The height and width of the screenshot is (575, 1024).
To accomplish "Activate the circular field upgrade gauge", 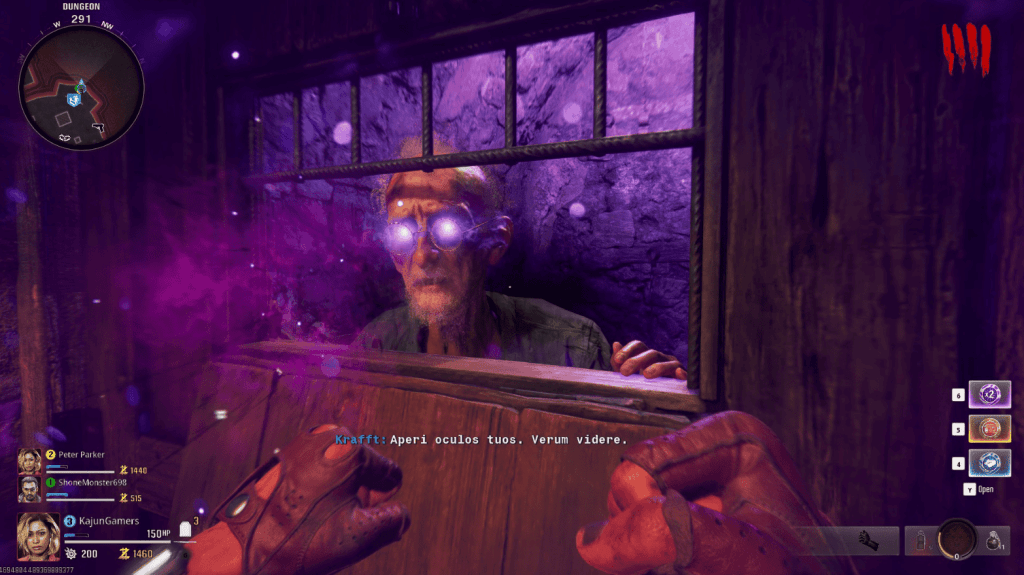I will (x=957, y=539).
